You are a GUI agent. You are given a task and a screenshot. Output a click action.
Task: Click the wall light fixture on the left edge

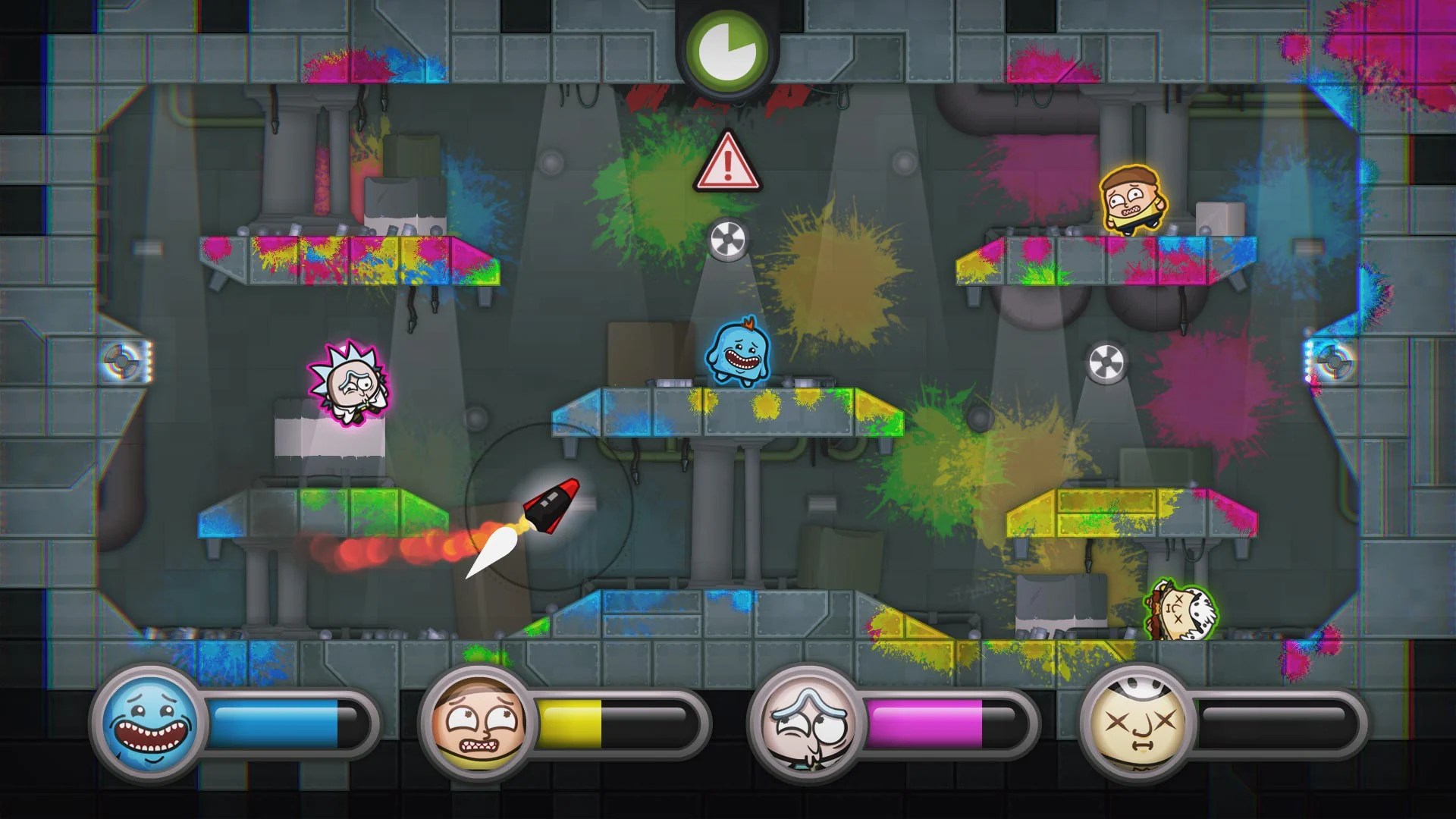click(x=121, y=362)
